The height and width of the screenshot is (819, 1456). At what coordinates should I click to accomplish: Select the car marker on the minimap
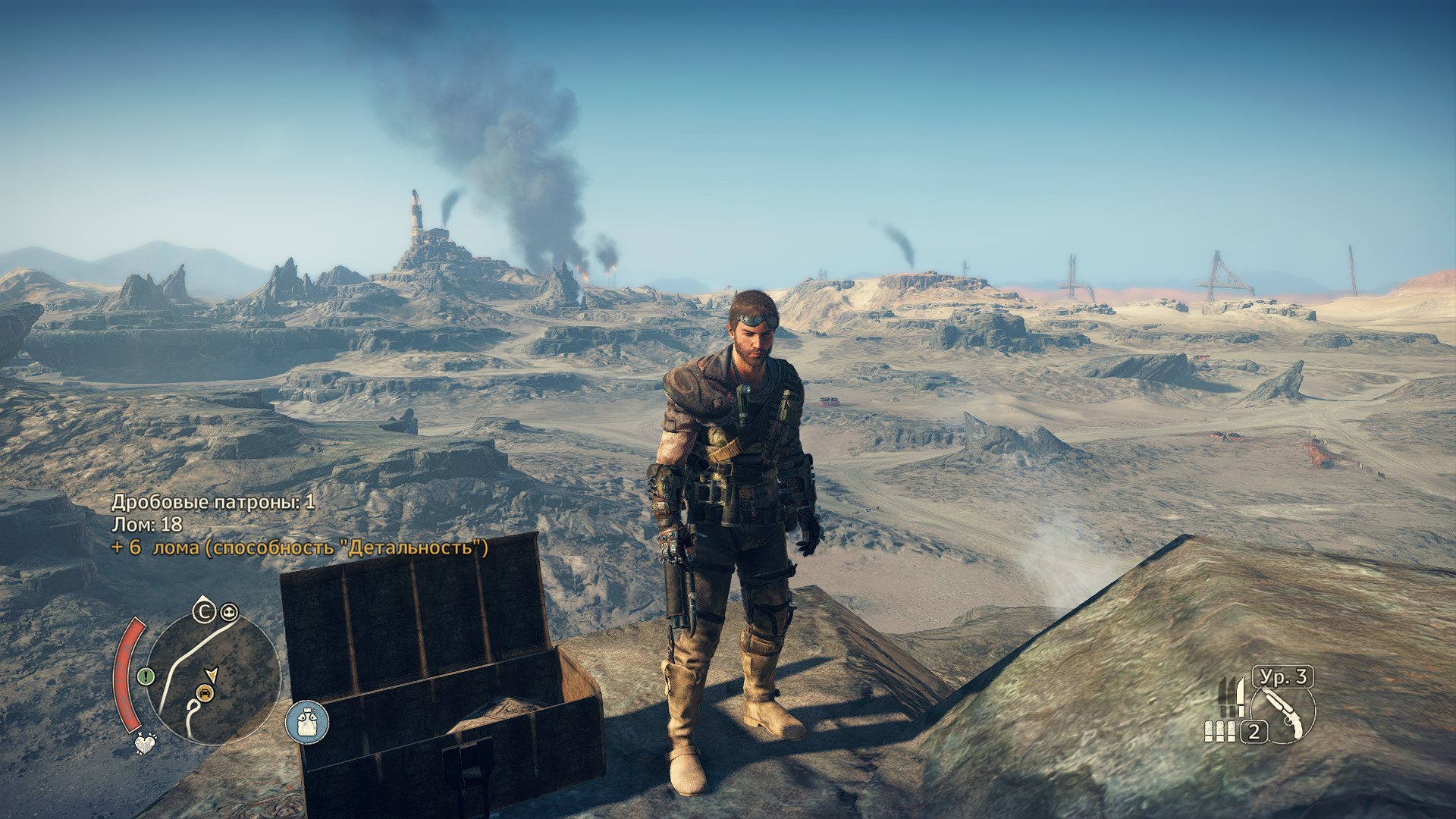click(x=205, y=692)
